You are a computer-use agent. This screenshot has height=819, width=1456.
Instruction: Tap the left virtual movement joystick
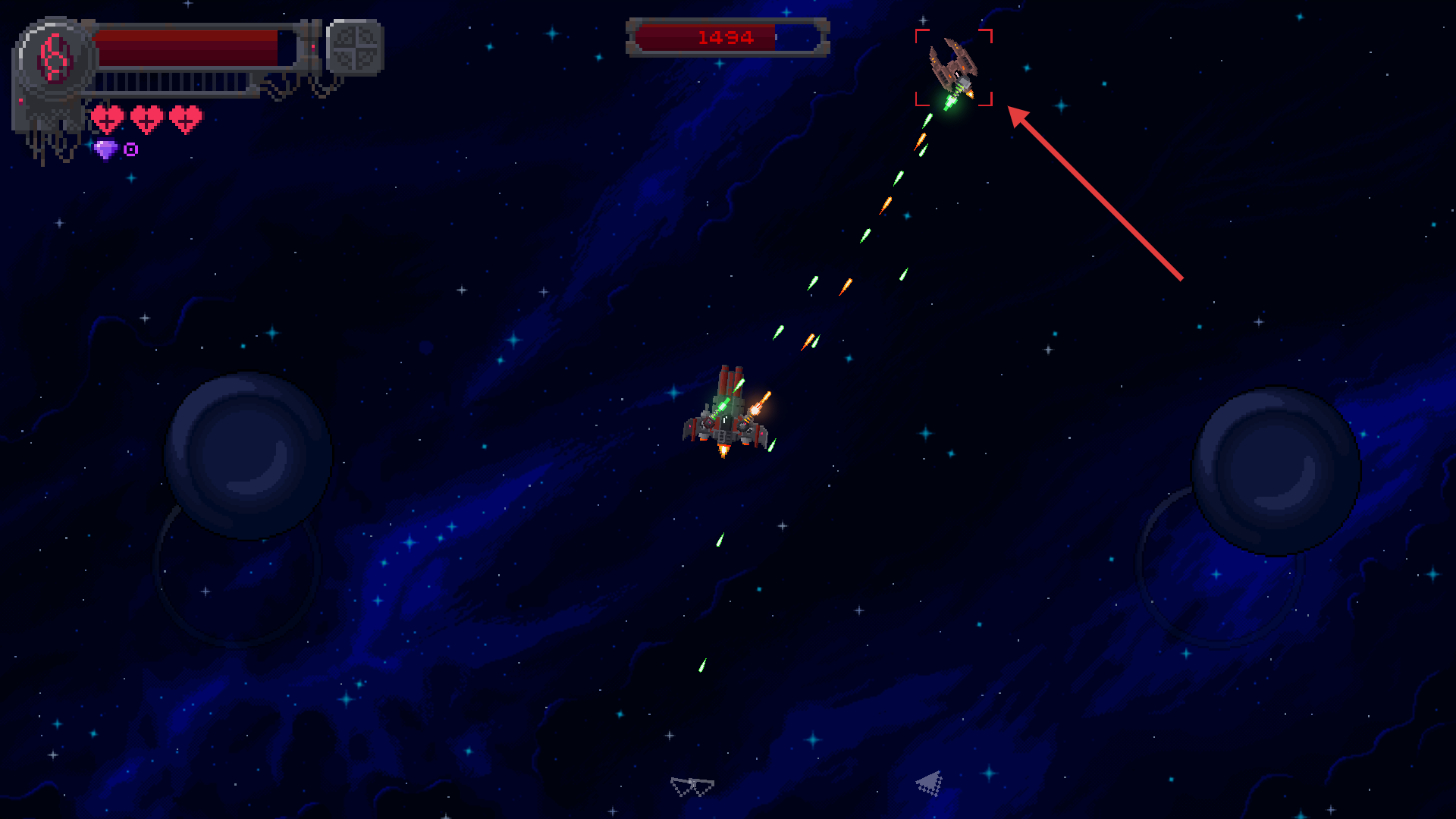click(x=248, y=456)
